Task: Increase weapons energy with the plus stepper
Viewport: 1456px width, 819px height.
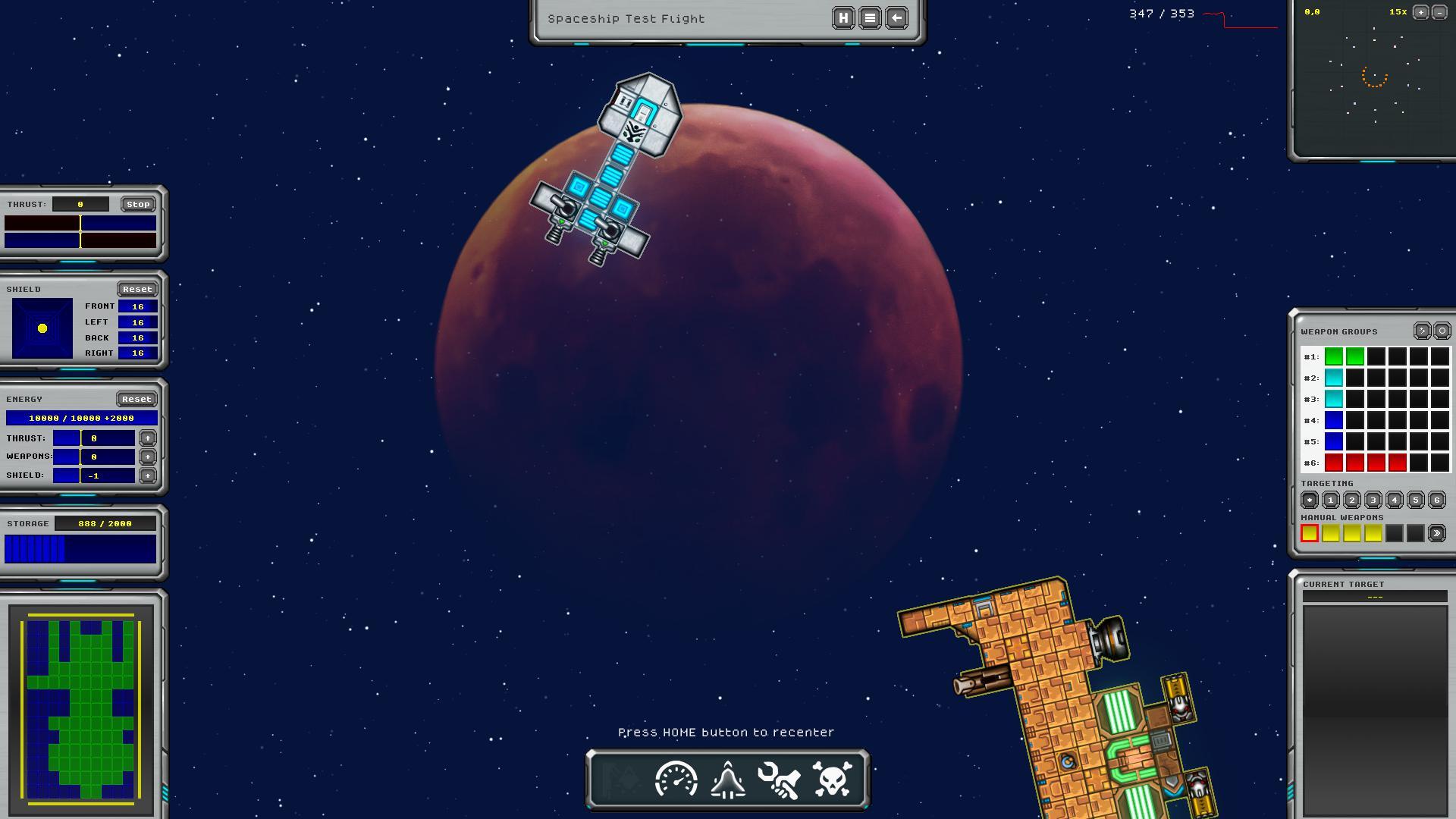Action: [147, 457]
